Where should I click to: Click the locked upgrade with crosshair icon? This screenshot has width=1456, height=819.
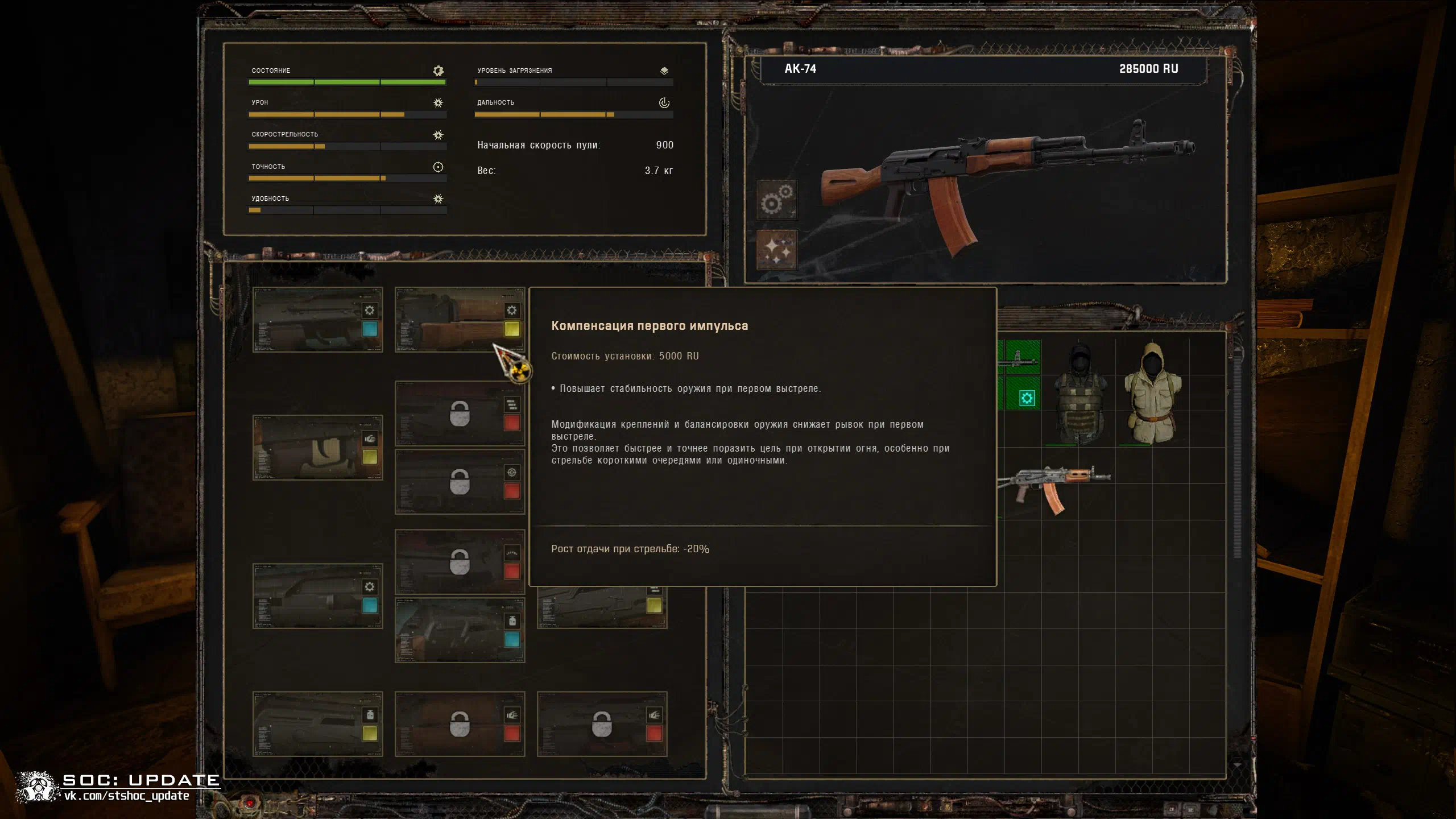(x=460, y=482)
